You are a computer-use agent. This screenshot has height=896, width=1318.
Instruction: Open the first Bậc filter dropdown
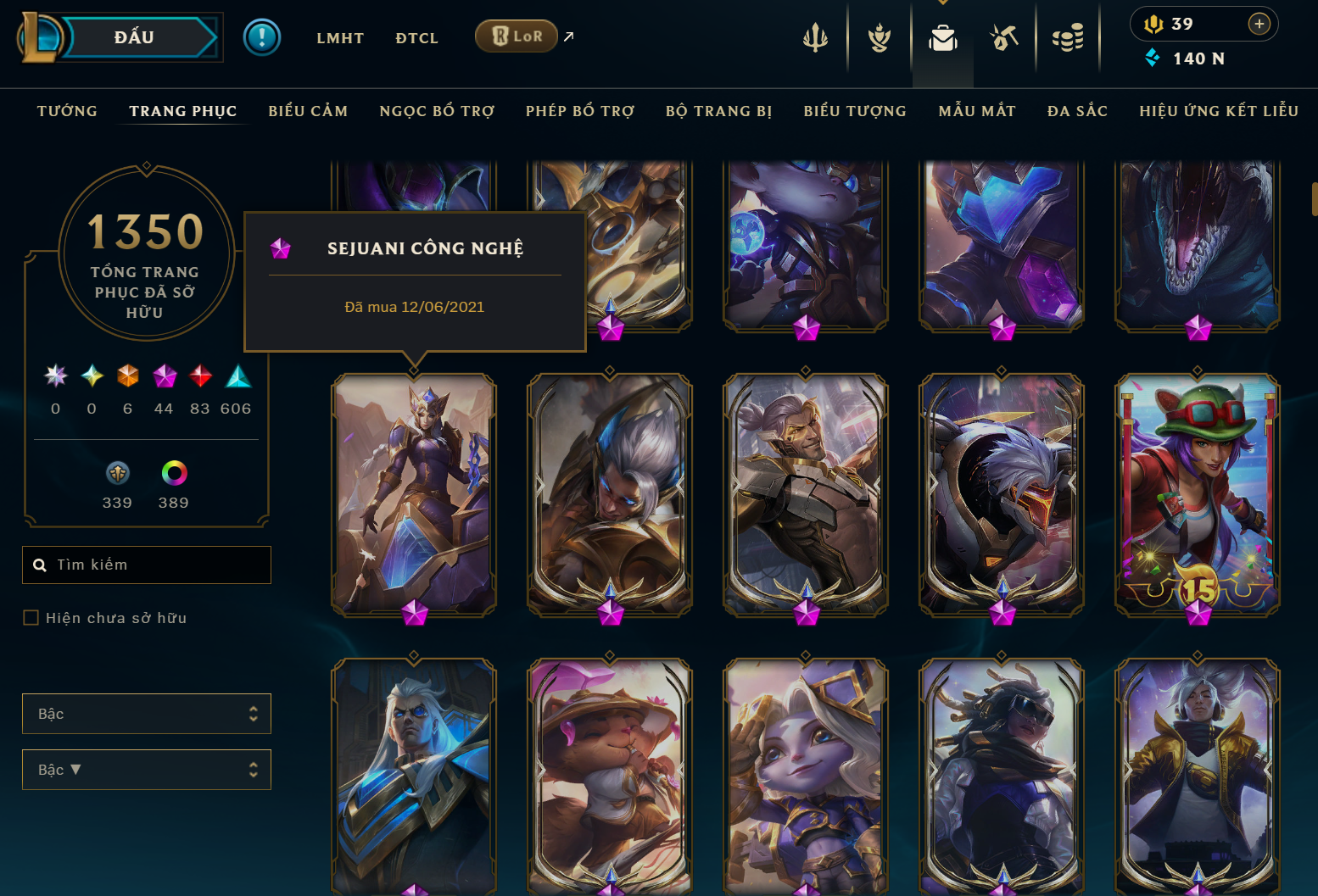click(x=146, y=714)
